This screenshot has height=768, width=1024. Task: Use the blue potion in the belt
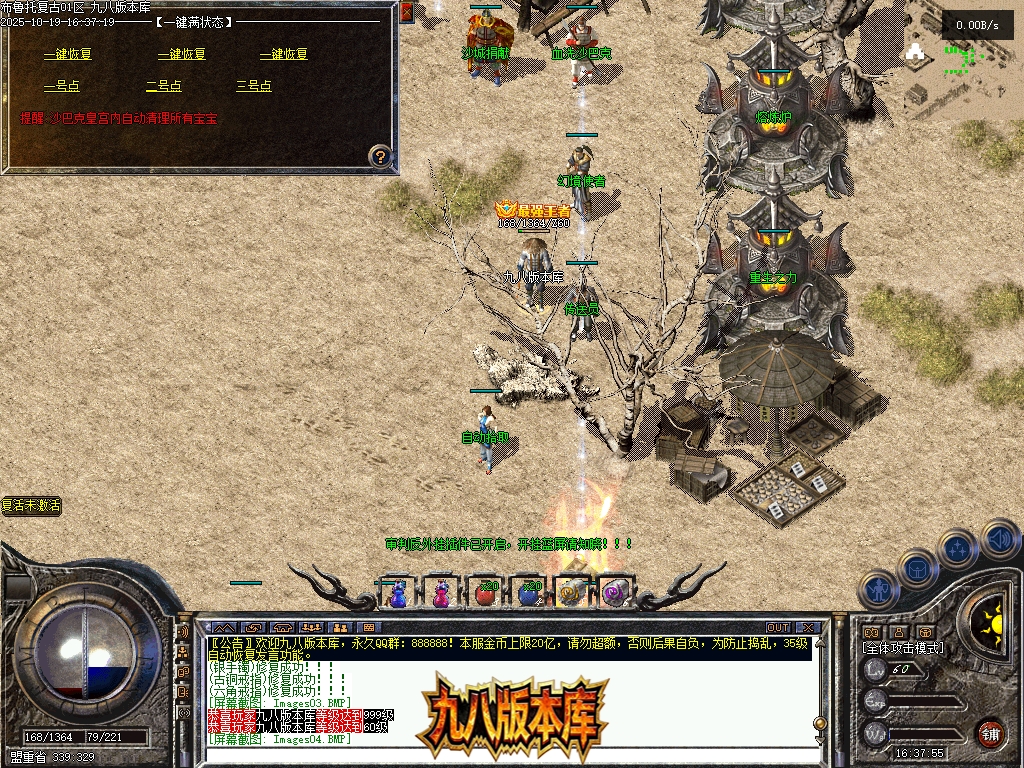click(x=398, y=594)
